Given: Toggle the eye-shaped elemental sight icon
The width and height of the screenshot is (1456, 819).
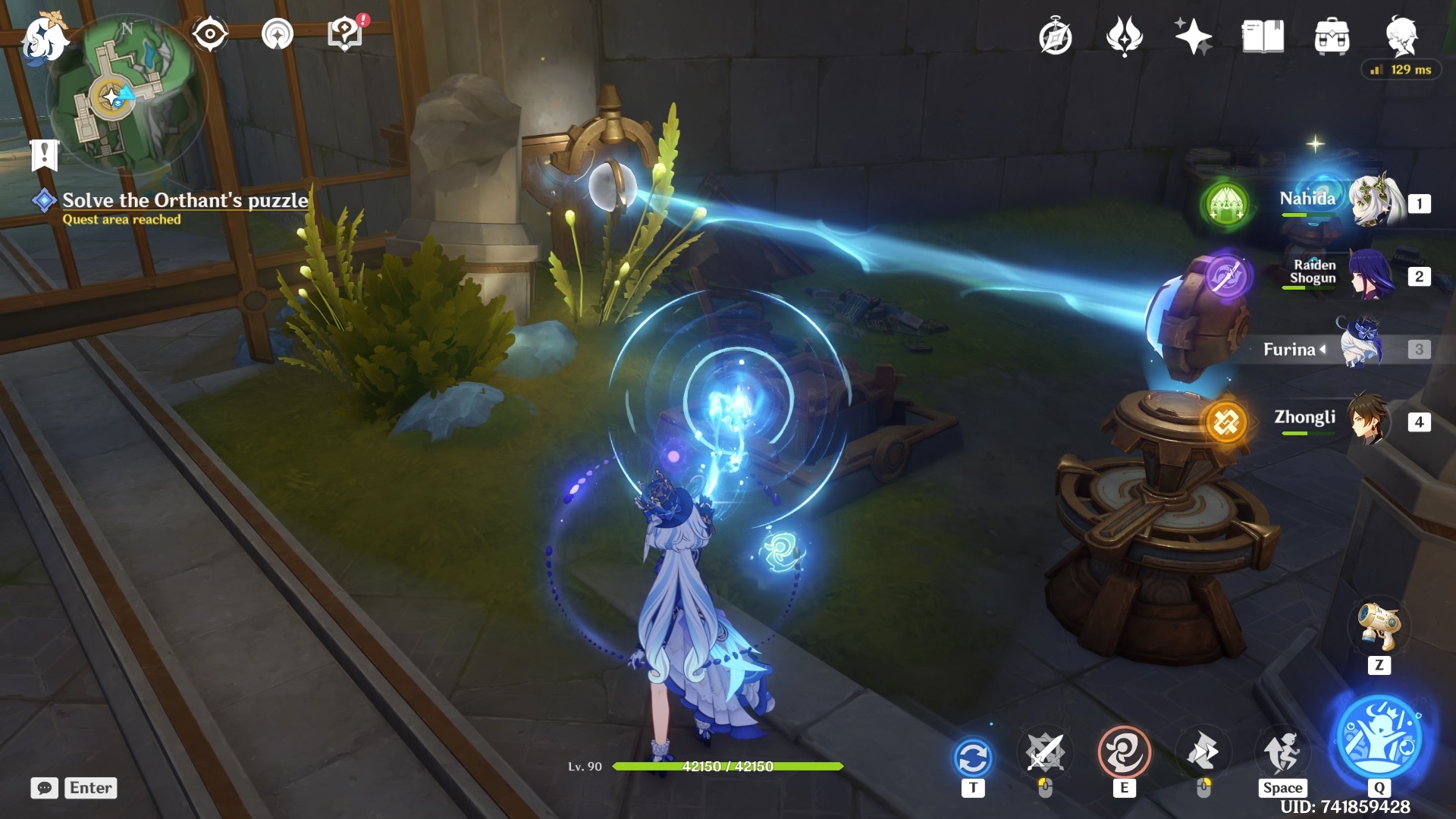Looking at the screenshot, I should tap(210, 34).
